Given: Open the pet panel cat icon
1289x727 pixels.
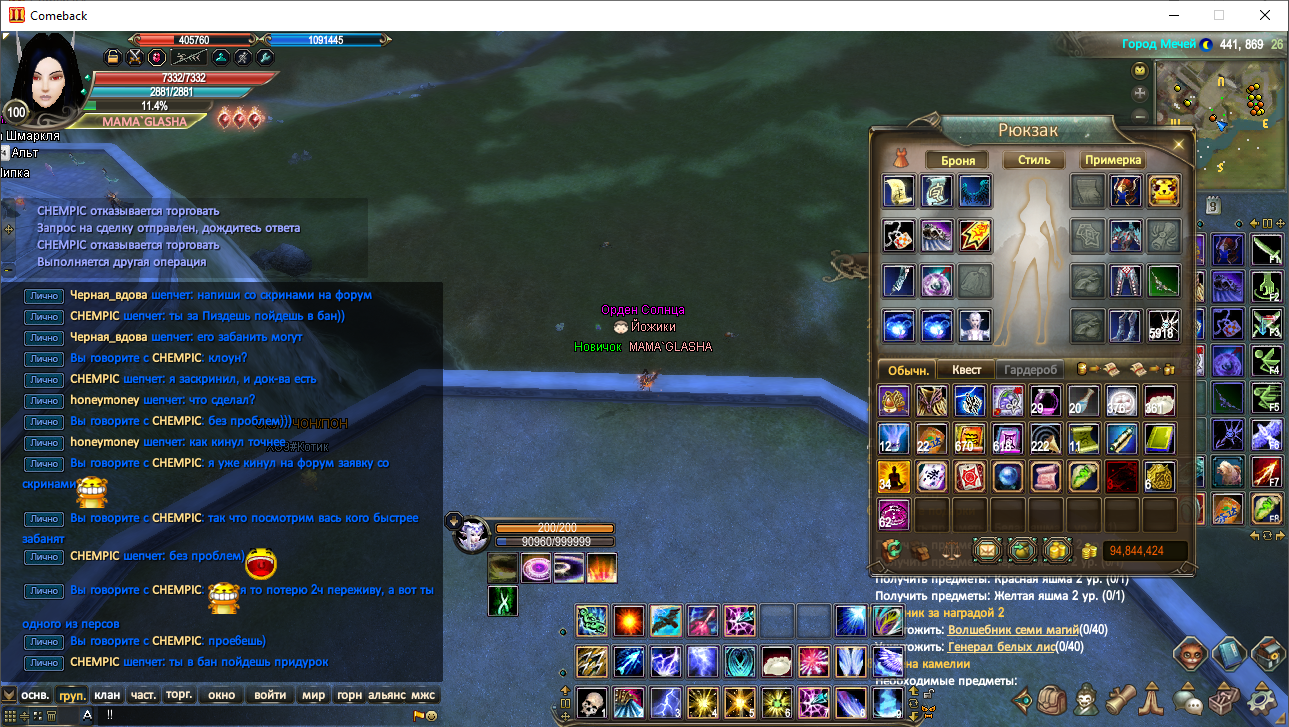Looking at the screenshot, I should coord(1191,654).
